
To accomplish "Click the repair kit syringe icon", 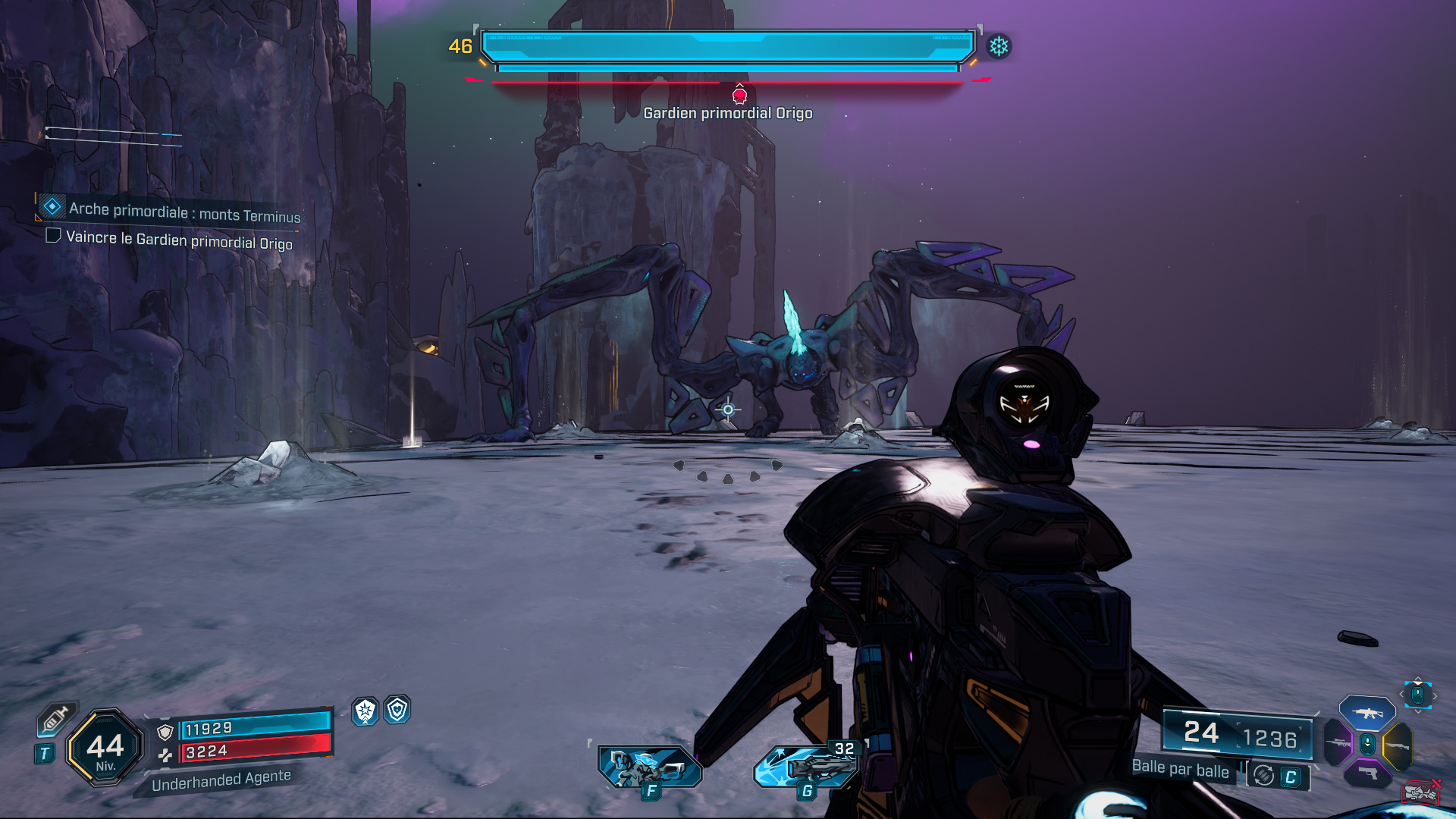I will [x=56, y=719].
